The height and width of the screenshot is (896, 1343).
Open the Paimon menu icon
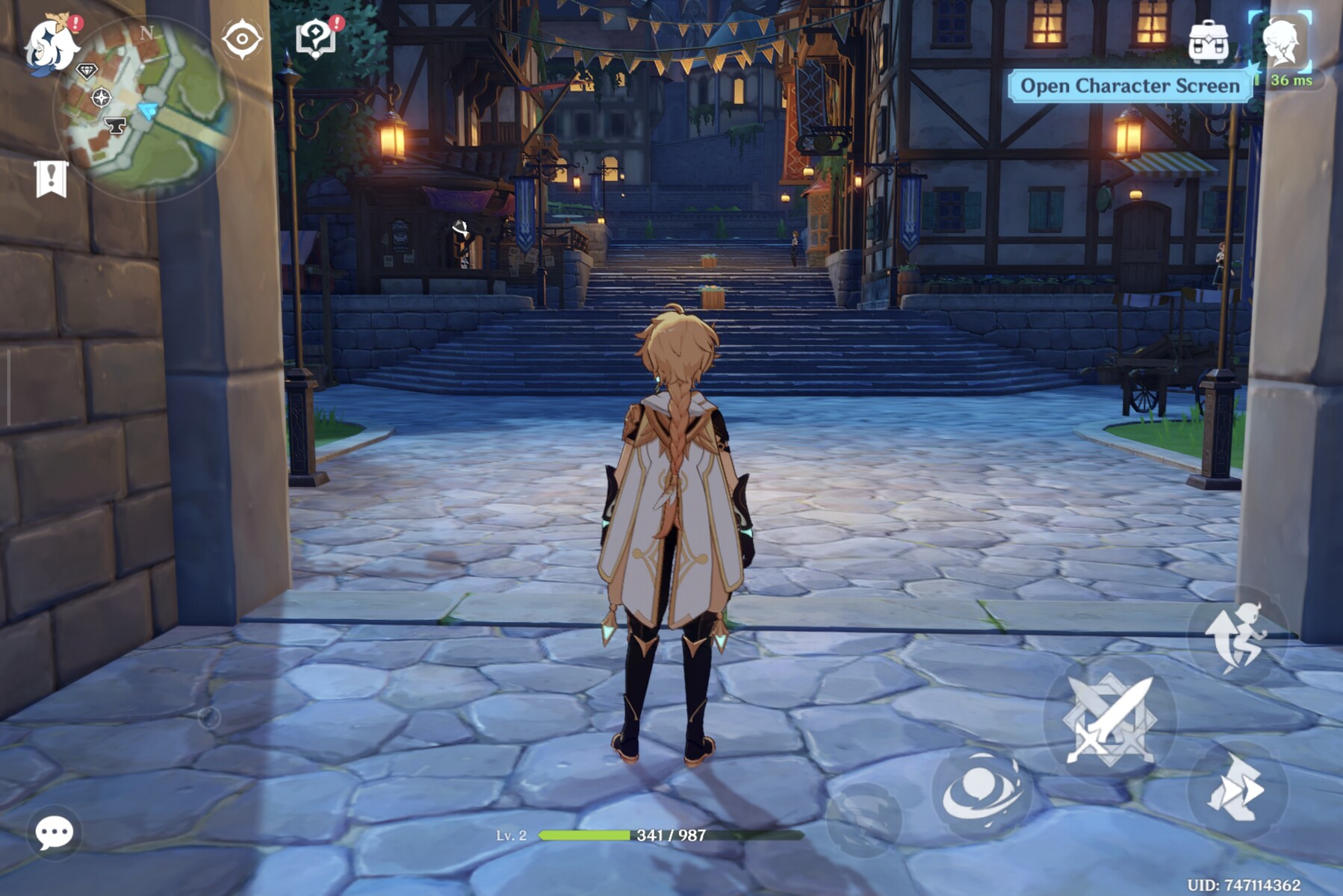point(51,45)
